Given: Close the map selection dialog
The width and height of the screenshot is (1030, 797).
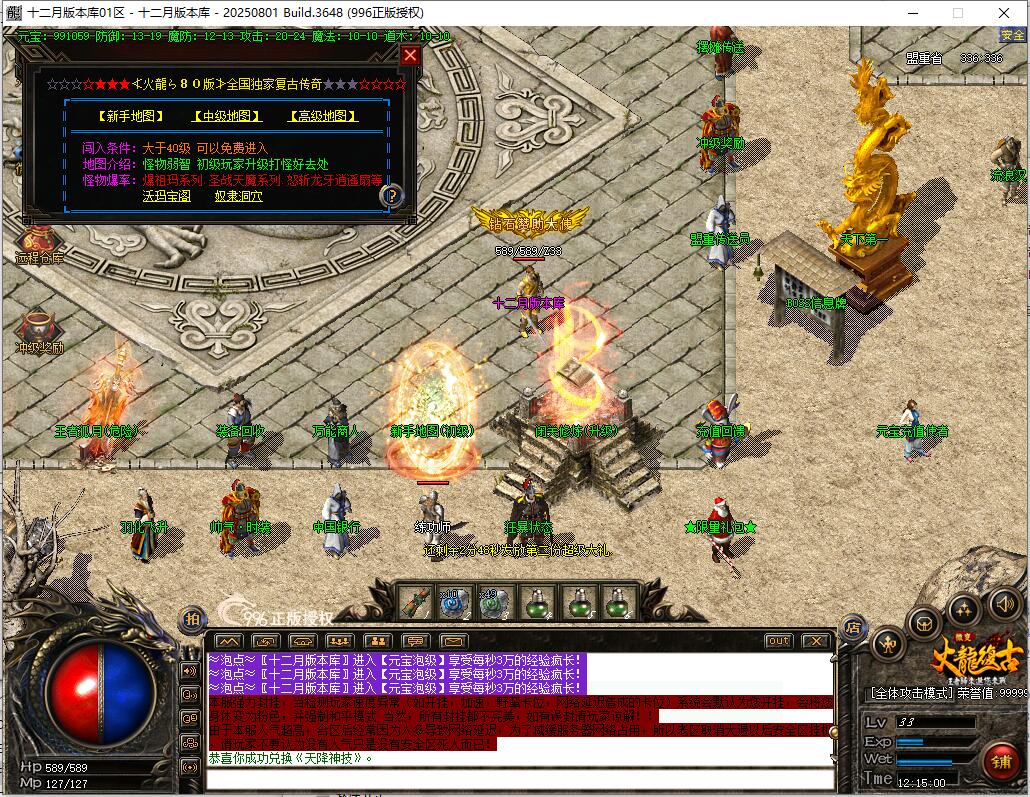Looking at the screenshot, I should (410, 55).
